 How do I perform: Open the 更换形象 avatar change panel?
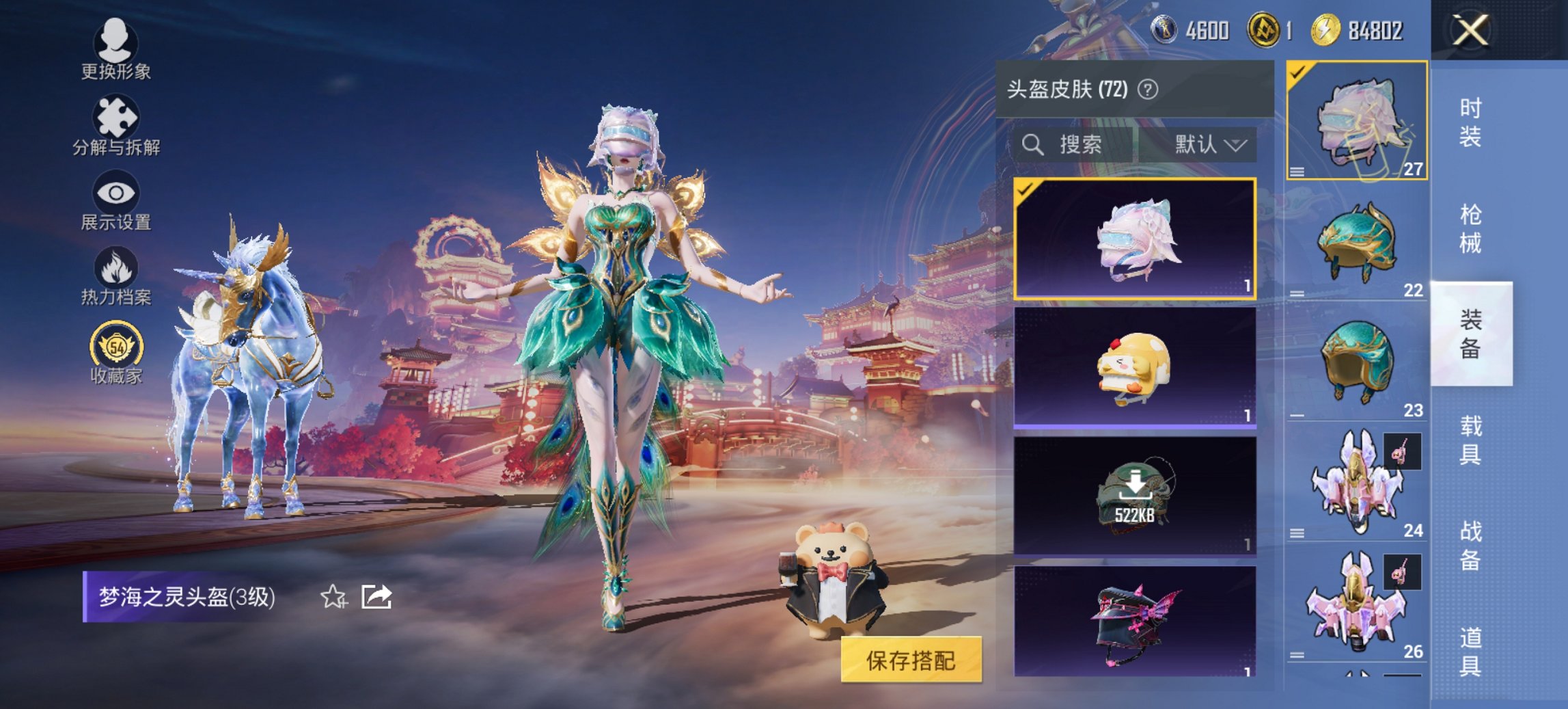click(116, 48)
